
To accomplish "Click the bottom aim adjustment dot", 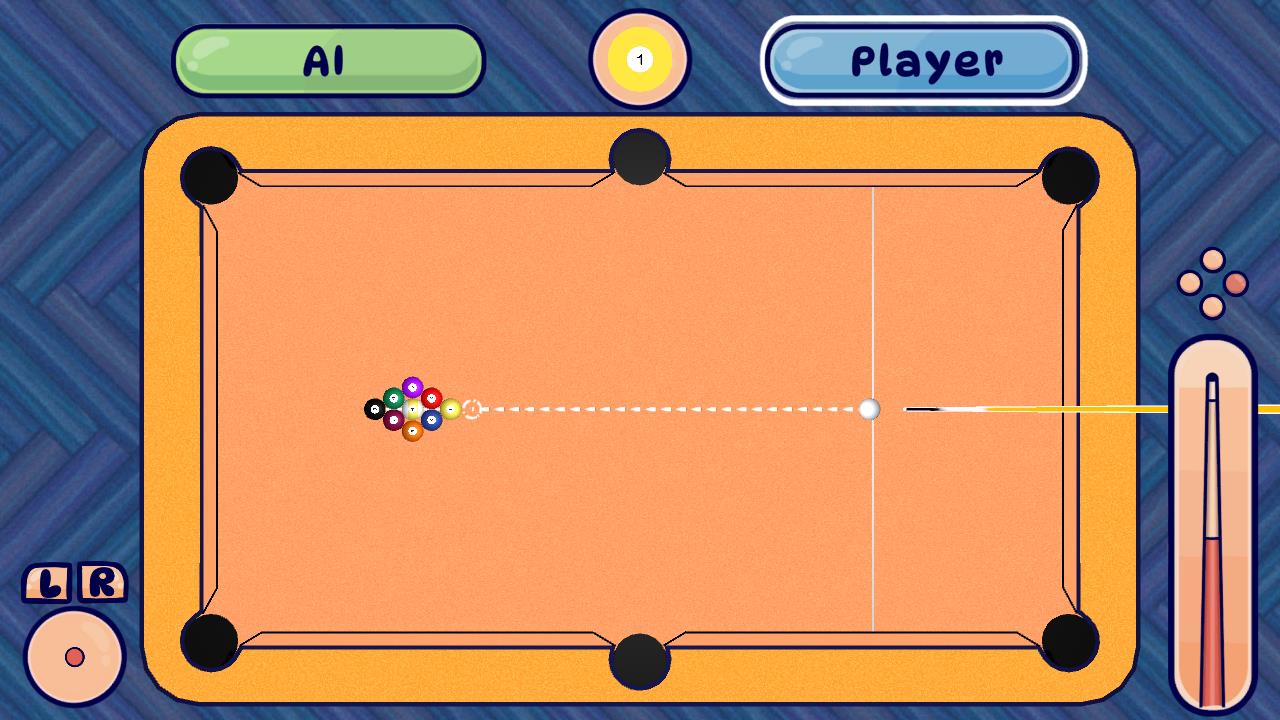I will (x=1212, y=306).
